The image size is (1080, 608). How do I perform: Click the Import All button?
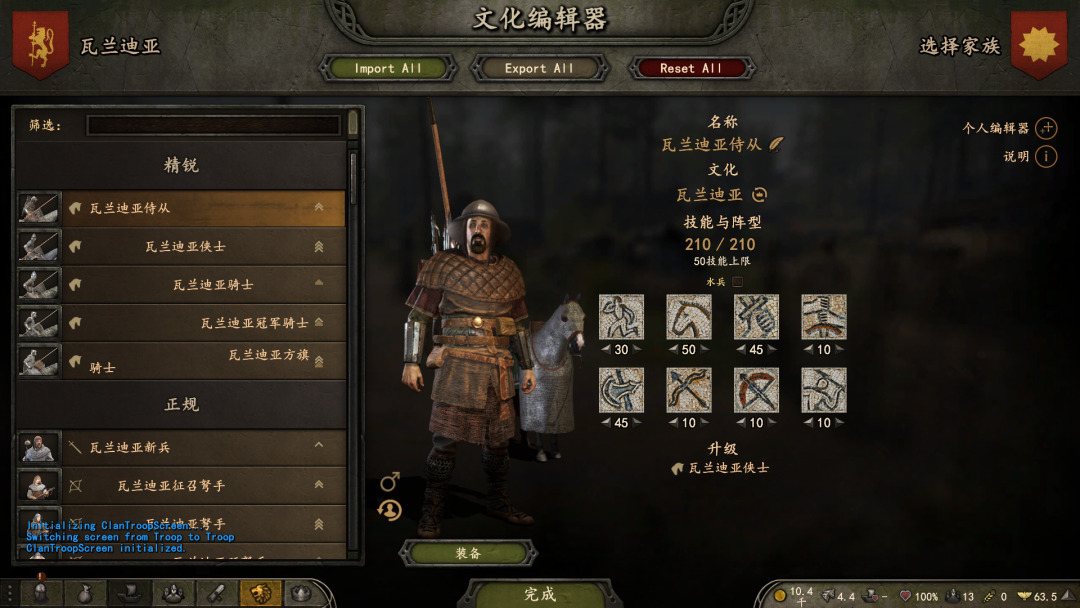point(388,68)
